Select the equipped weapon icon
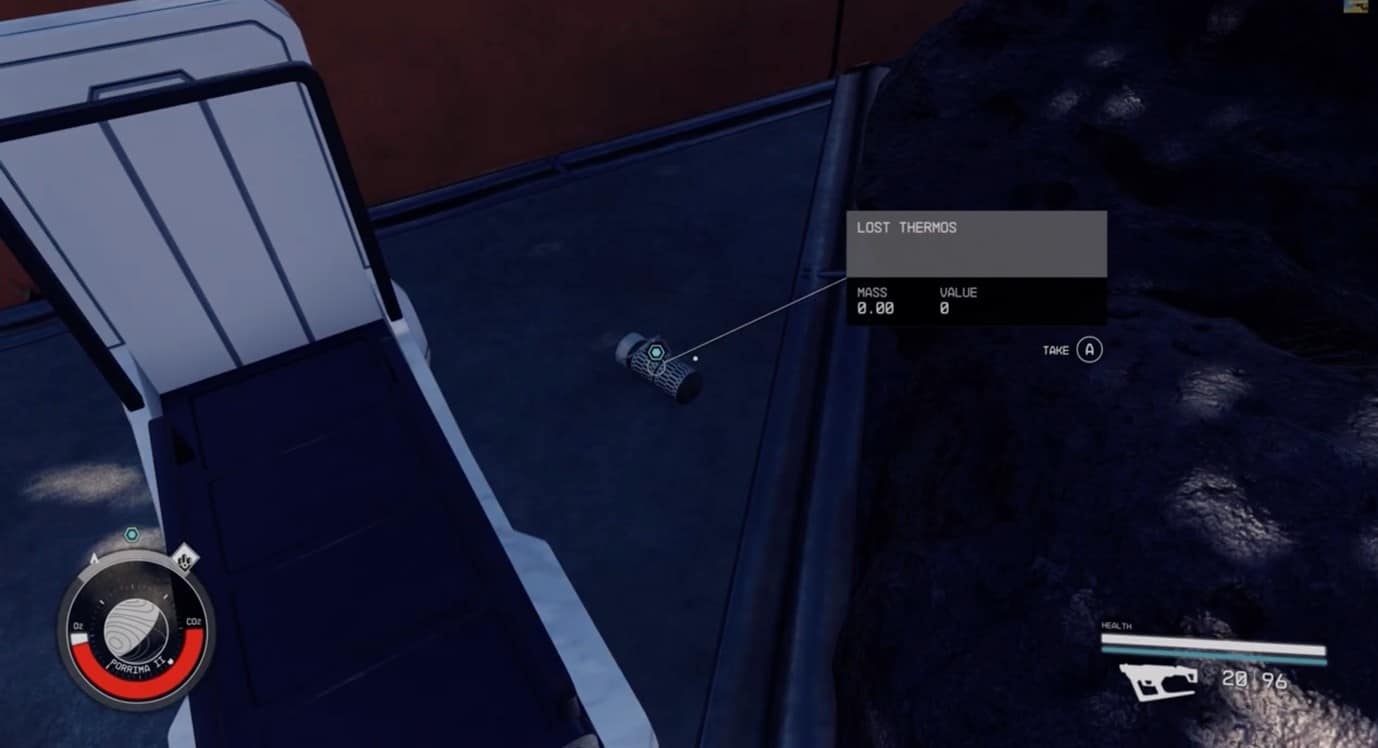1378x748 pixels. (1159, 681)
